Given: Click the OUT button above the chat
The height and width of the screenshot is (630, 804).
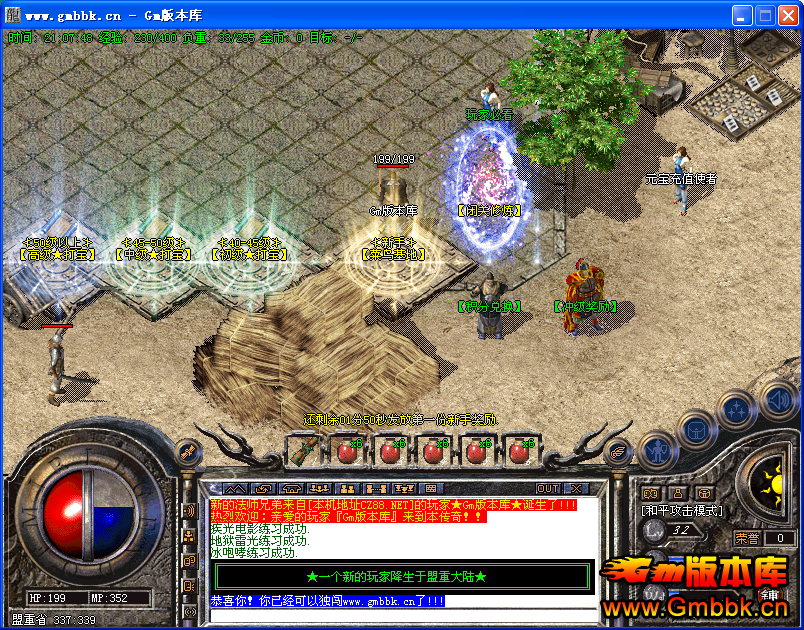Looking at the screenshot, I should [x=548, y=488].
